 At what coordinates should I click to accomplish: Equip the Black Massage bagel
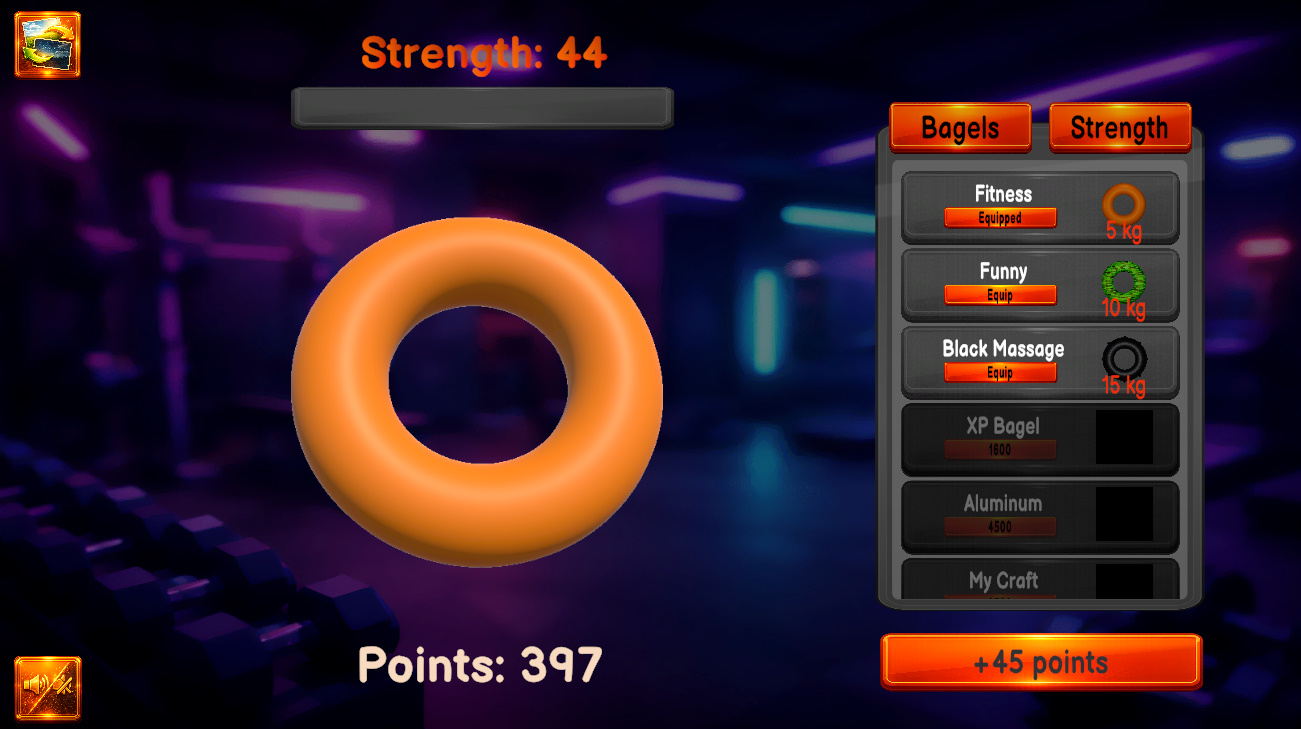(1000, 372)
